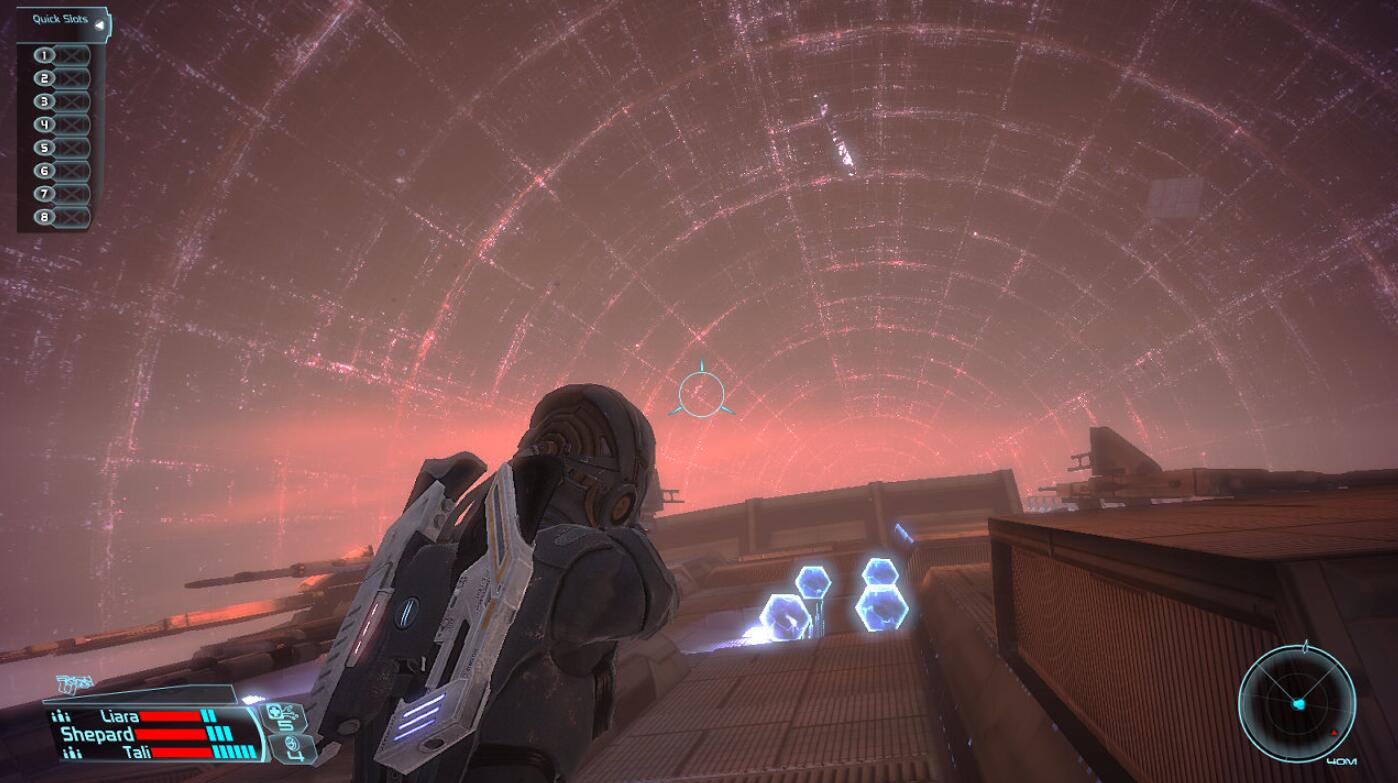Collapse the Quick Slots panel arrow

tap(100, 26)
